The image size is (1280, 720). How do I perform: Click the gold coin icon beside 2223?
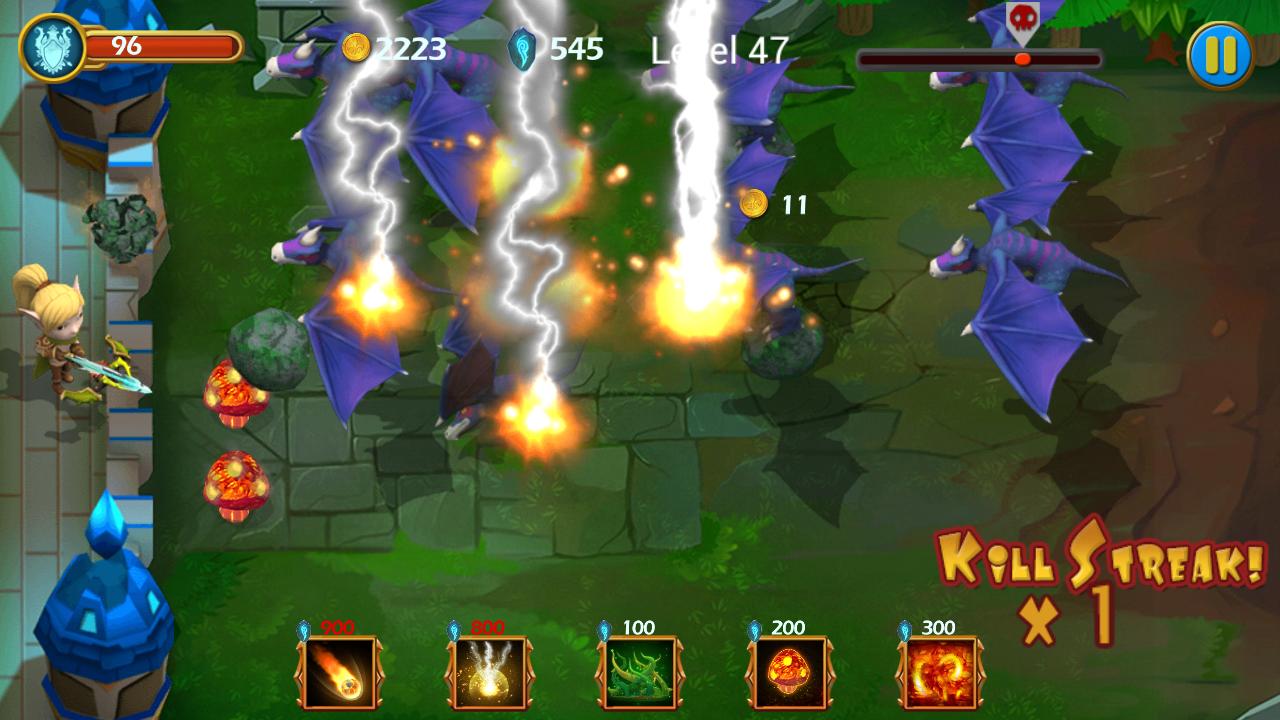coord(355,44)
